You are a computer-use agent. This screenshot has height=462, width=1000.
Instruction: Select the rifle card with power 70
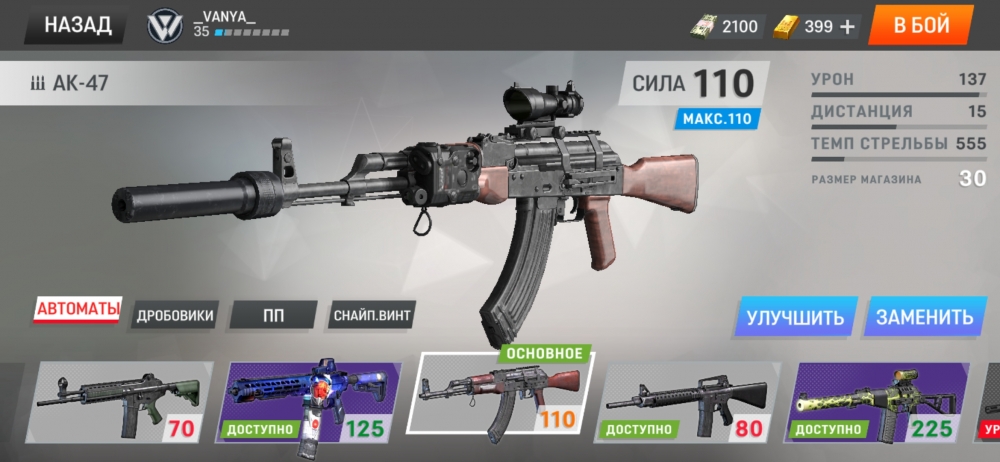119,402
